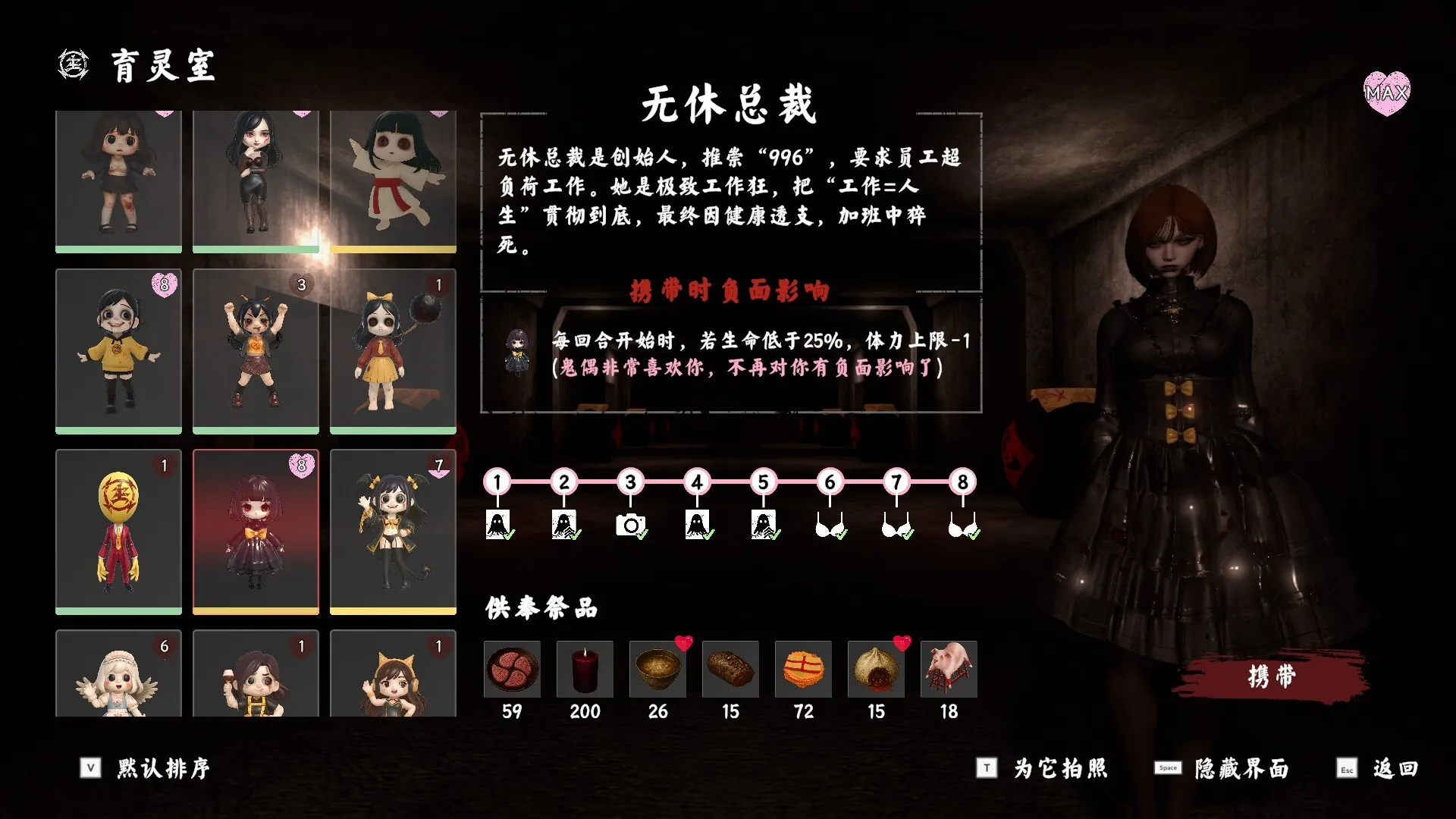Click the ghost portrait icon under milestone 1
Image resolution: width=1456 pixels, height=819 pixels.
coord(497,522)
